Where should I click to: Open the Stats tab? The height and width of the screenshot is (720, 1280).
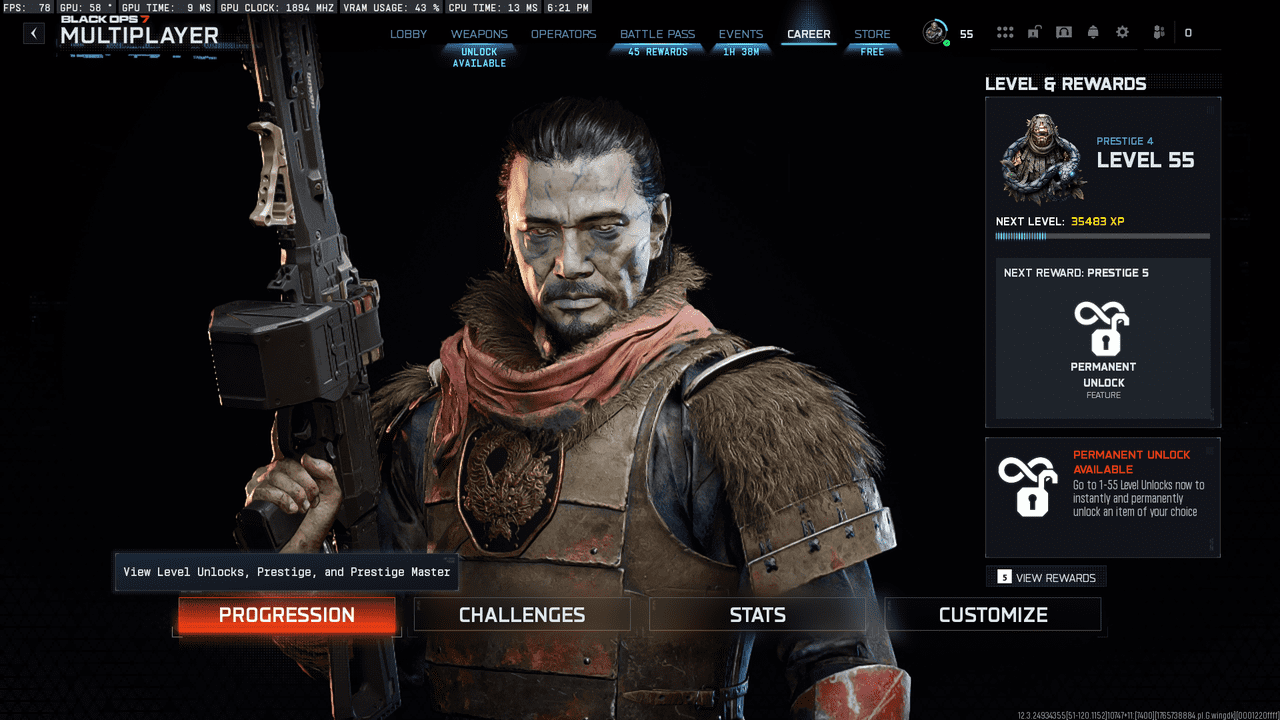[757, 614]
